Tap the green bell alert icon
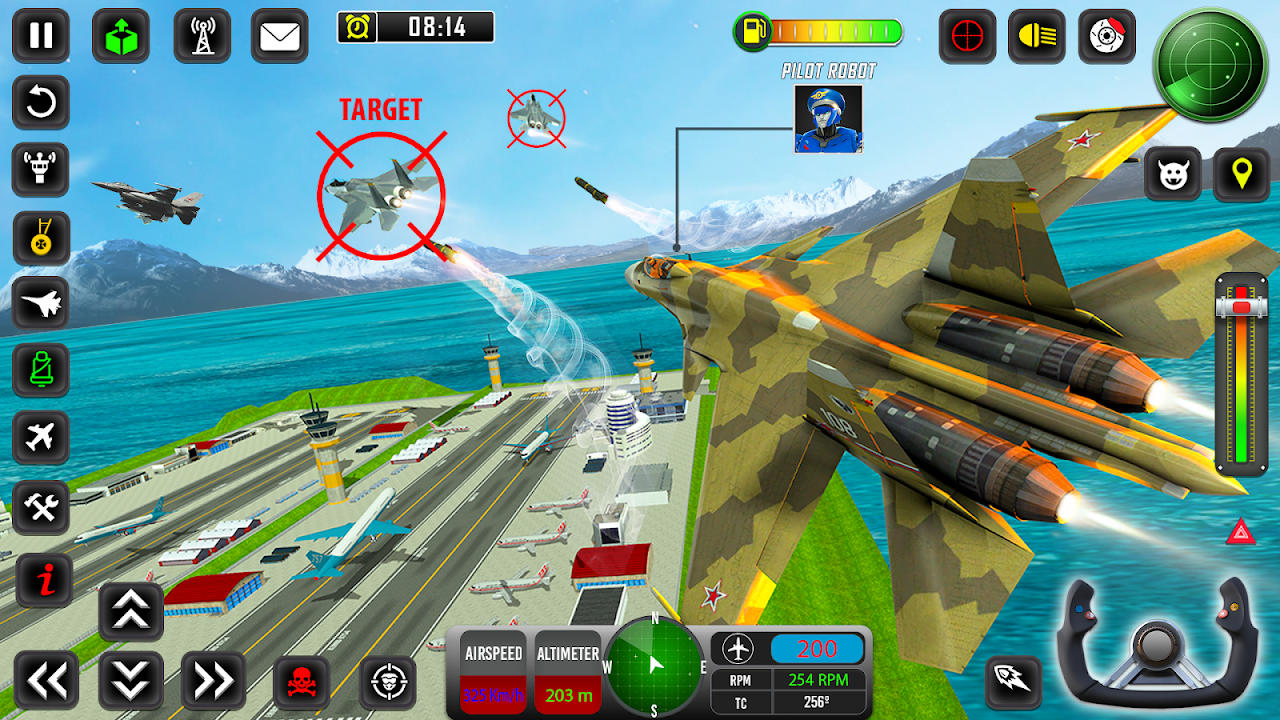 click(x=41, y=371)
